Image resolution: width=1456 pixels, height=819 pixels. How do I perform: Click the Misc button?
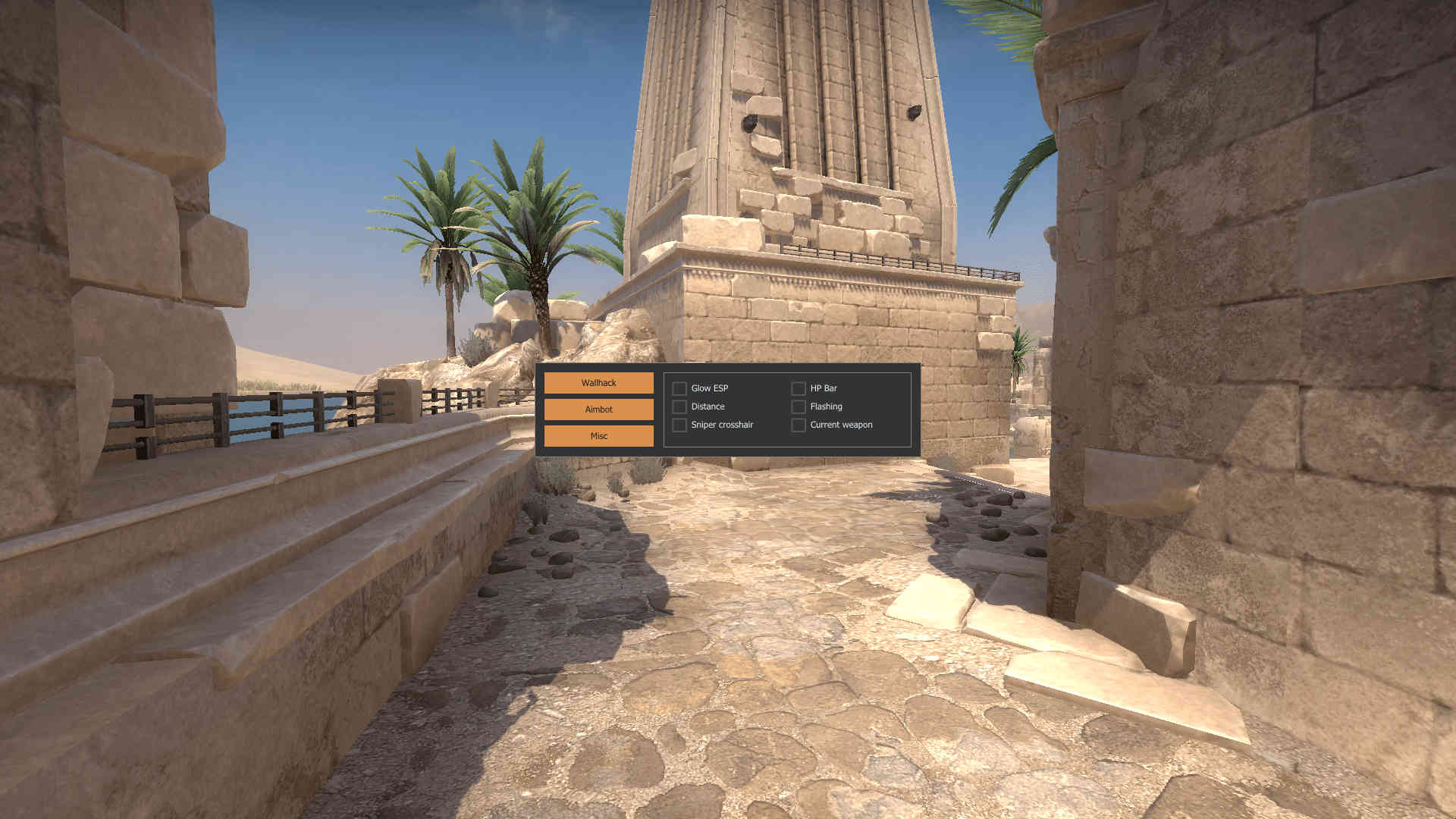(x=598, y=435)
